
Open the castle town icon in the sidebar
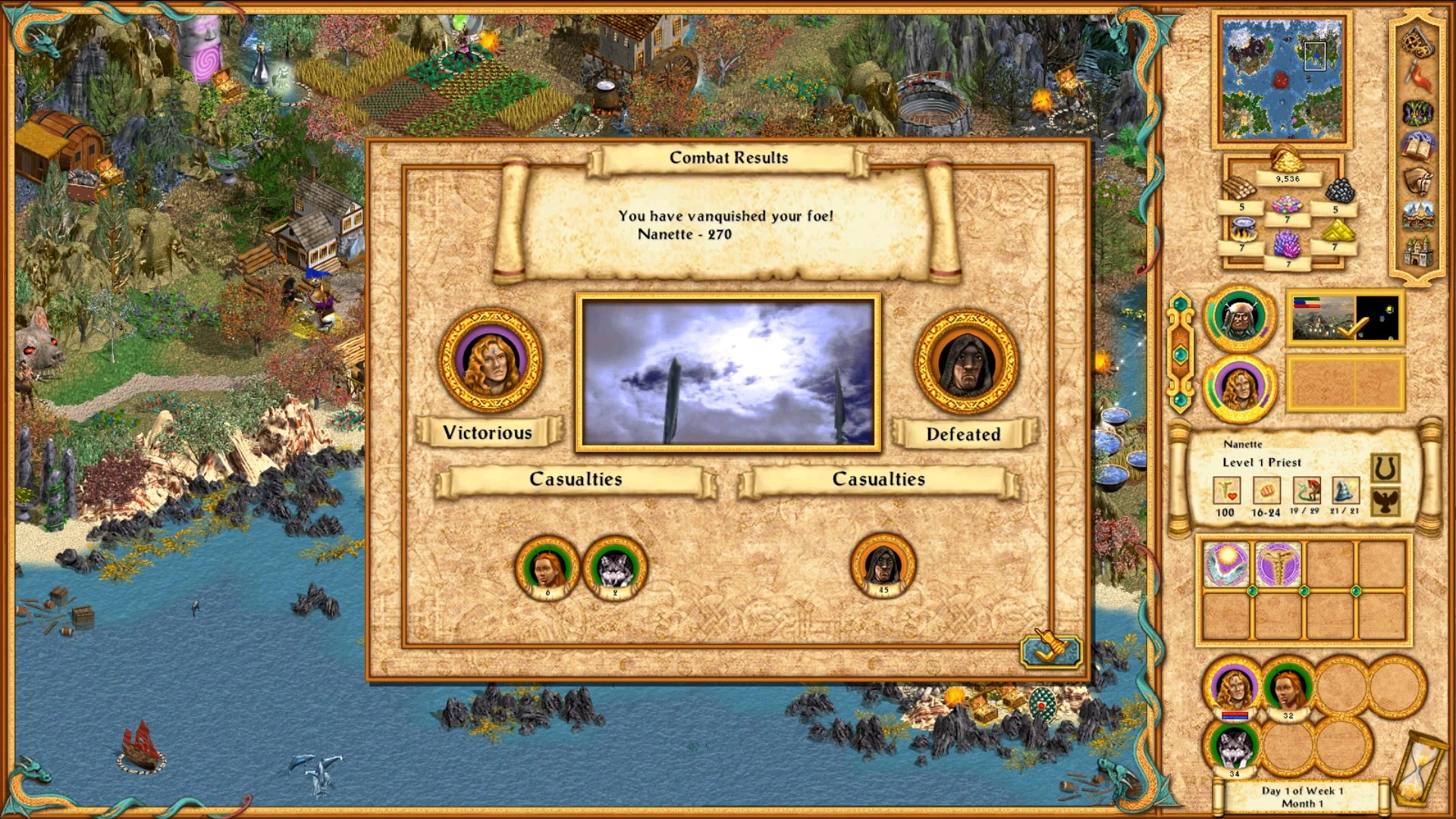pos(1417,251)
